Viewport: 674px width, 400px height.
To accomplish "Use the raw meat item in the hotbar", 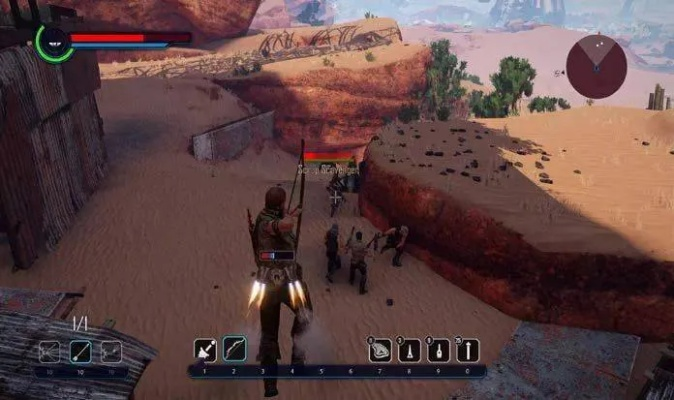I will click(380, 351).
